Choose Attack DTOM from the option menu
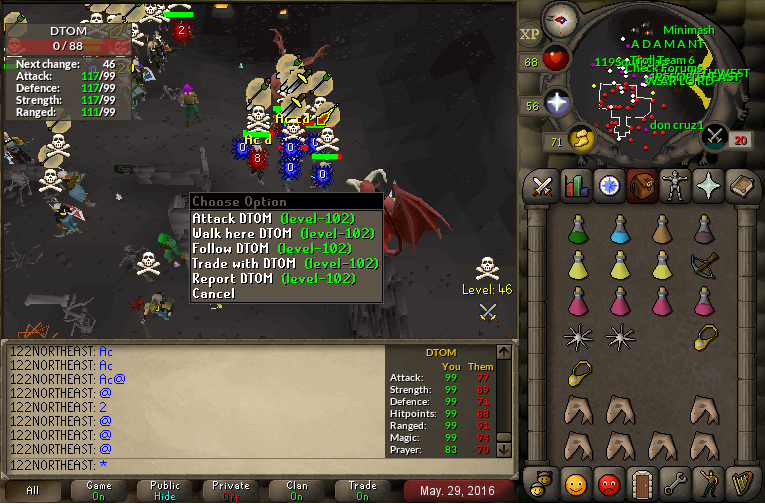Viewport: 765px width, 504px height. click(285, 218)
